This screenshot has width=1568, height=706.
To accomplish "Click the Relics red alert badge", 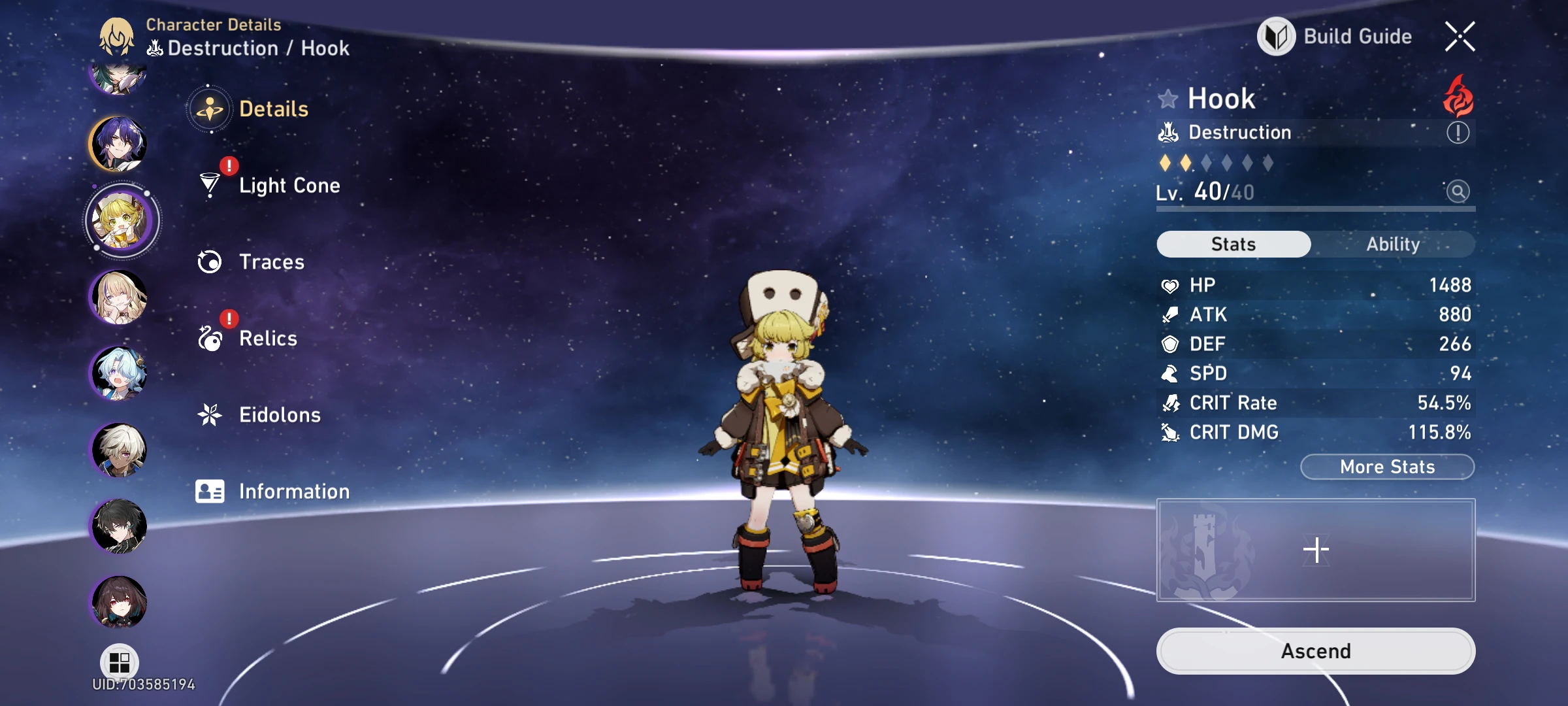I will (x=228, y=319).
